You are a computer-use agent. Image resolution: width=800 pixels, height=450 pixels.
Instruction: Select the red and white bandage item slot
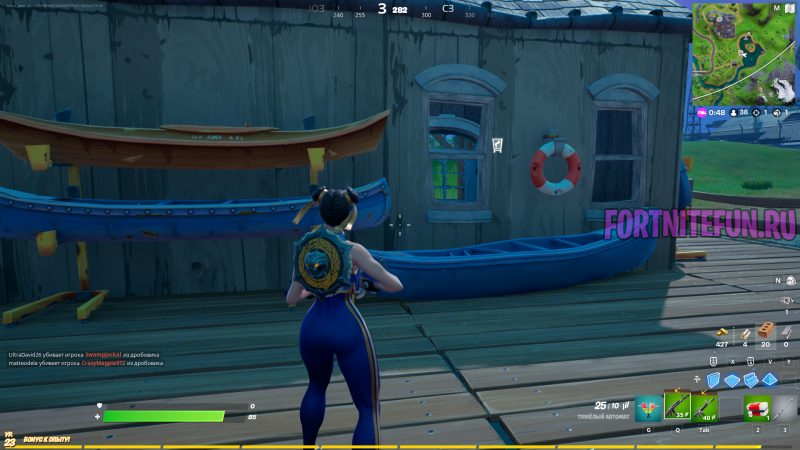757,407
